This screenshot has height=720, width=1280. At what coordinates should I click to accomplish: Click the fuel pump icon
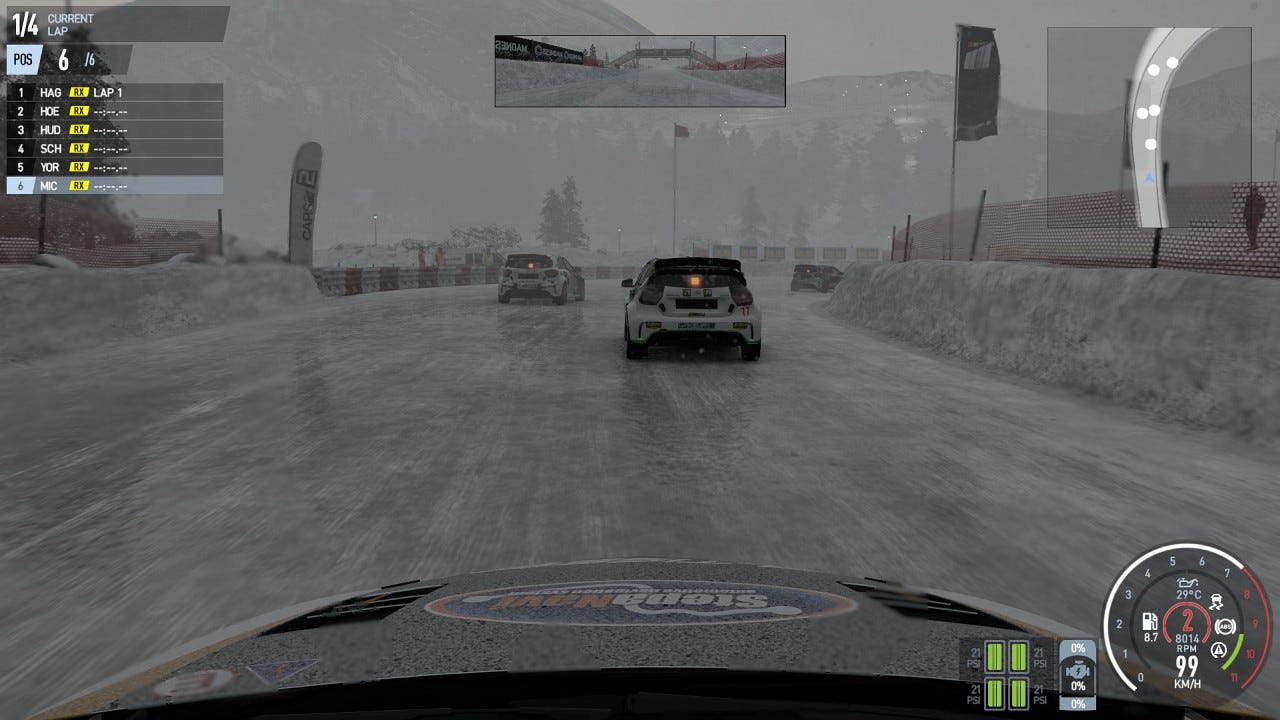click(x=1150, y=622)
